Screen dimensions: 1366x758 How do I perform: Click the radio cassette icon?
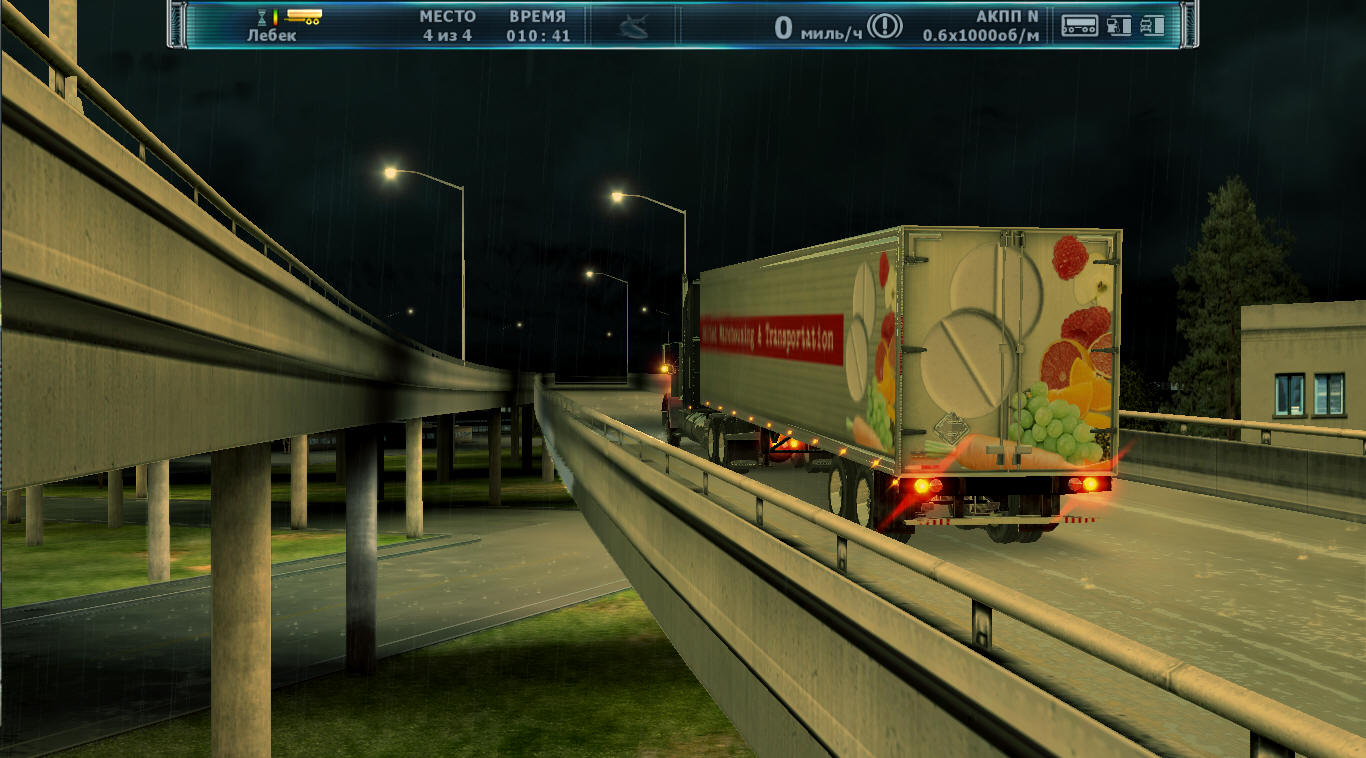[1079, 26]
